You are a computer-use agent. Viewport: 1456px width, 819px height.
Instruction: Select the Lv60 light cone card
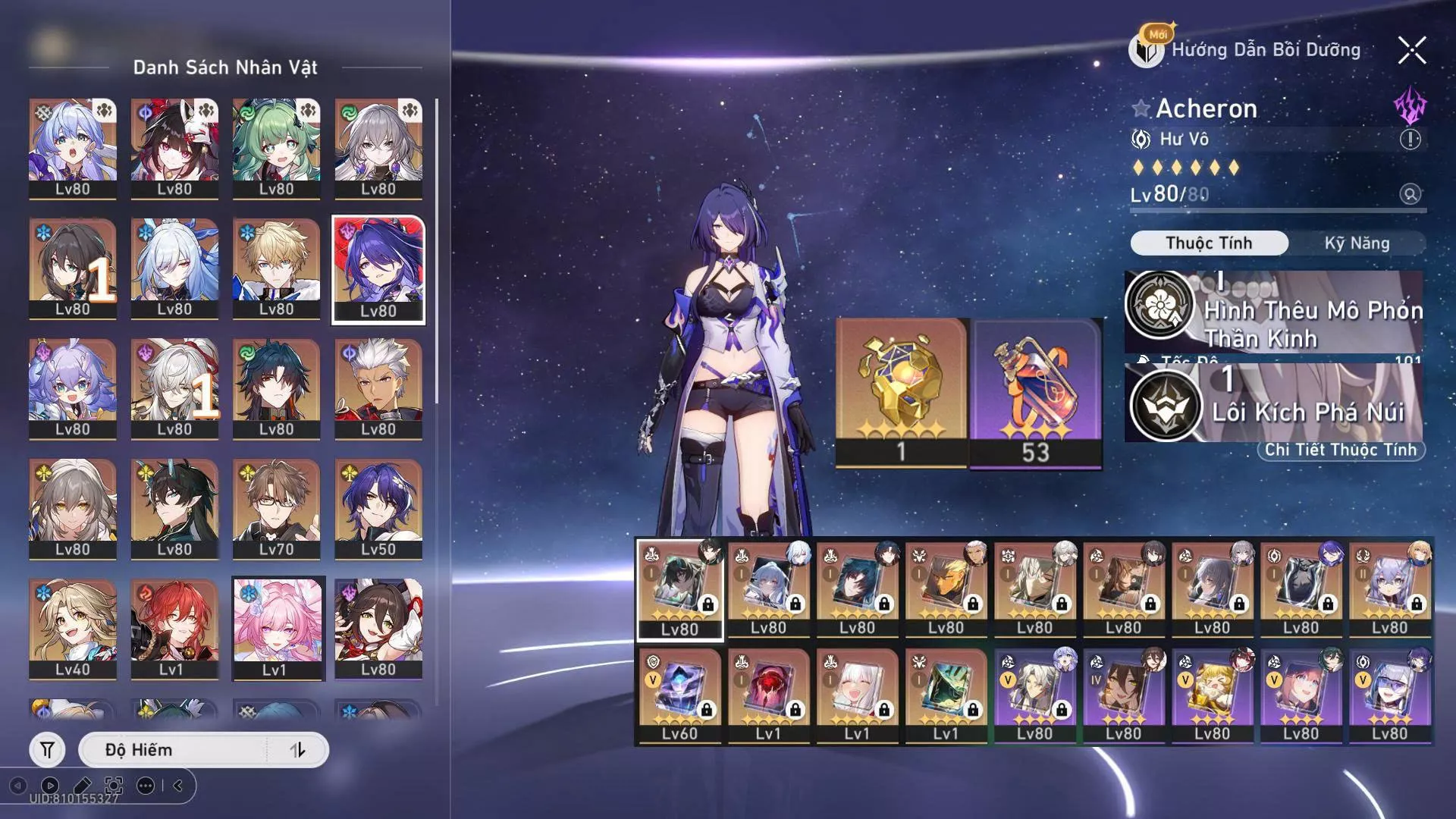point(679,695)
